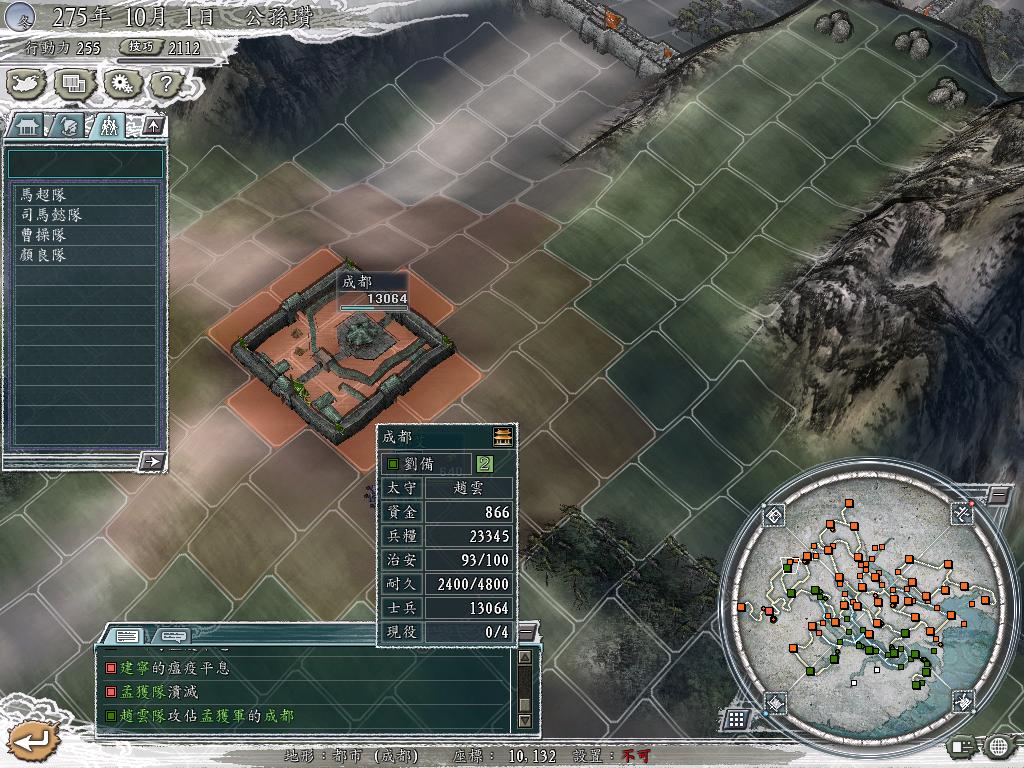This screenshot has height=768, width=1024.
Task: Select 曹操隊 from the unit list
Action: (85, 235)
